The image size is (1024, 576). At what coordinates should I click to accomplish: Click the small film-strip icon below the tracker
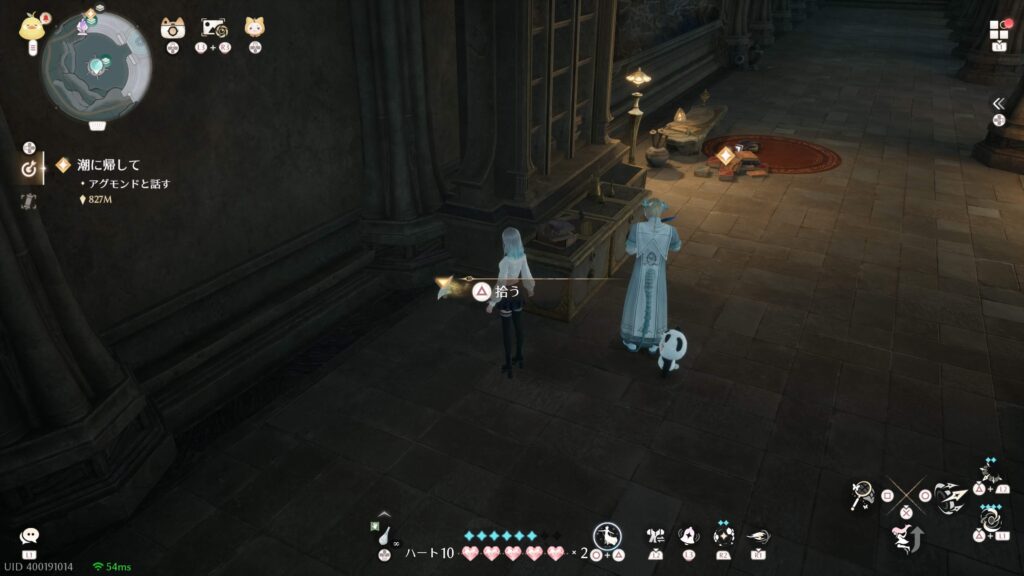click(29, 201)
